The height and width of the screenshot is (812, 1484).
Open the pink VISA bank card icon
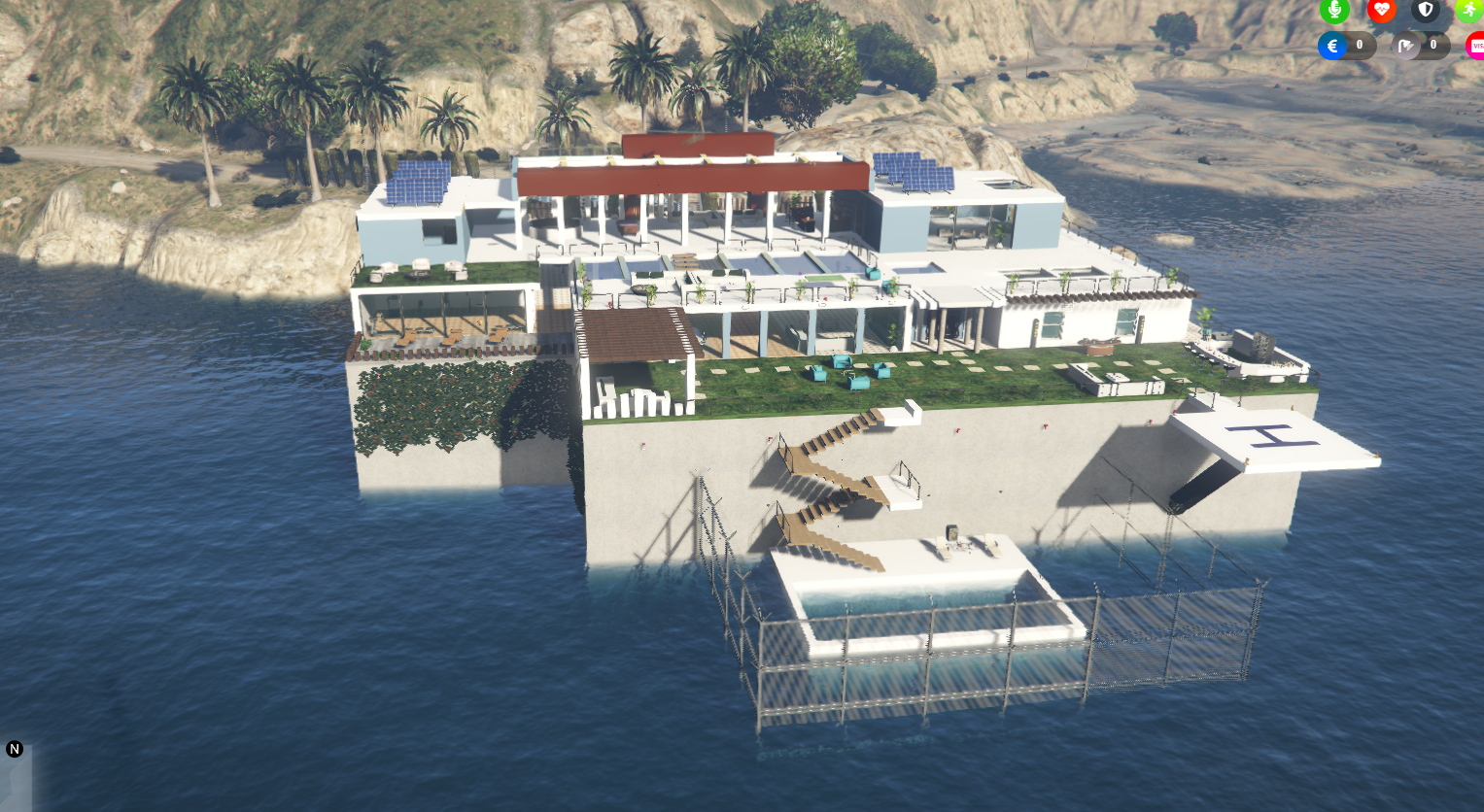point(1476,46)
